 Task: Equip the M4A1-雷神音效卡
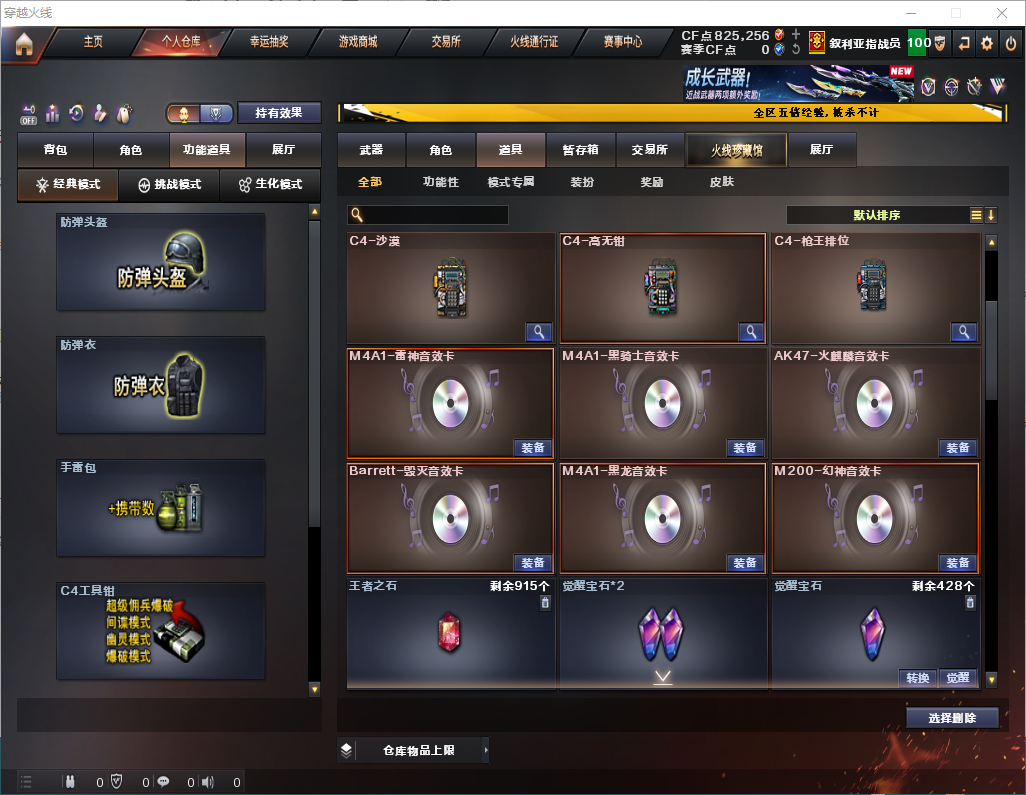click(533, 448)
